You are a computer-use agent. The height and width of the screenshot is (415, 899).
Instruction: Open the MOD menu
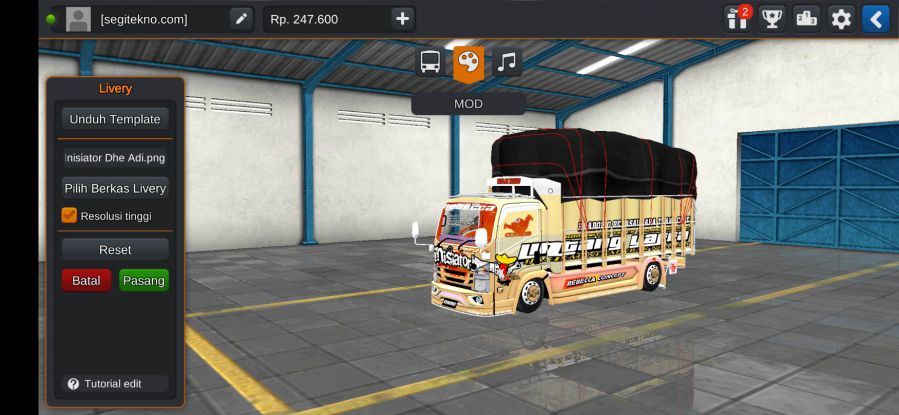[x=468, y=103]
